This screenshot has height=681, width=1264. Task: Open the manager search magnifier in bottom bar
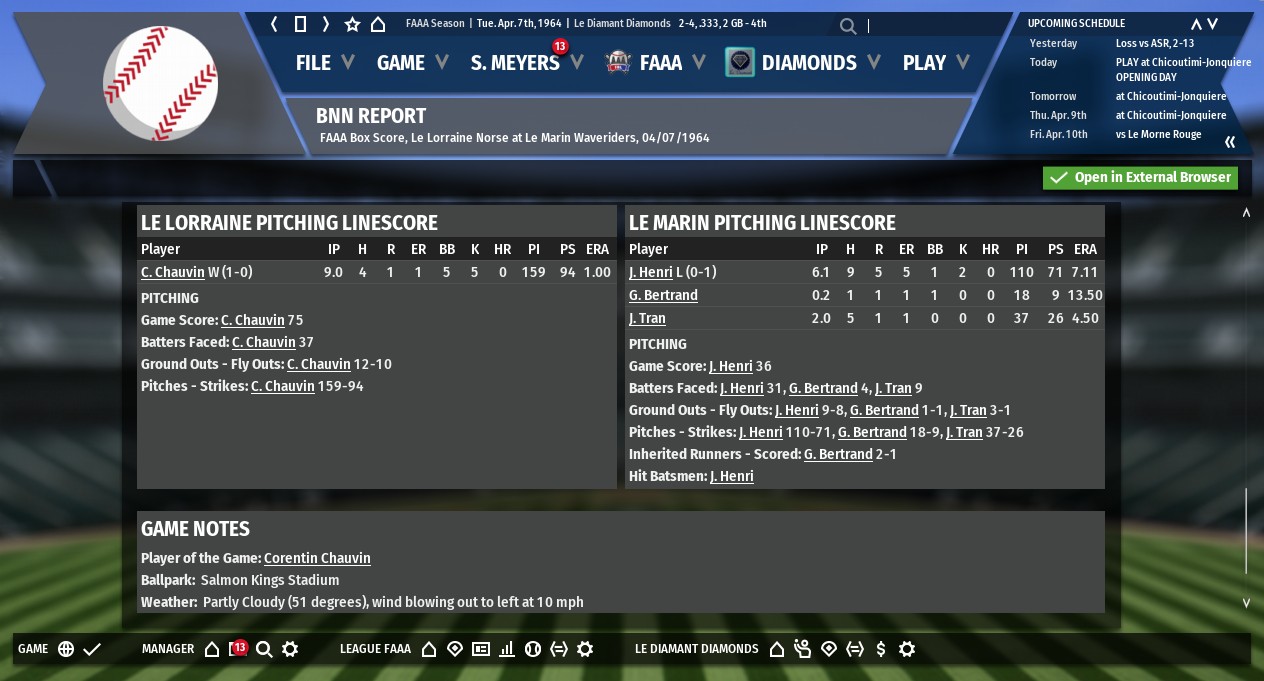(x=264, y=649)
